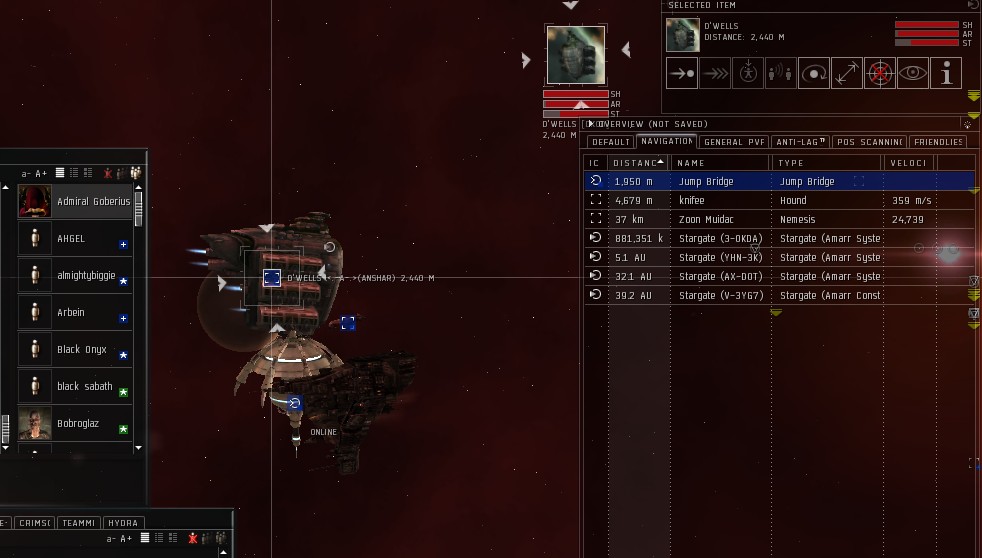Select Admiral Goberius in the member list

(x=93, y=201)
